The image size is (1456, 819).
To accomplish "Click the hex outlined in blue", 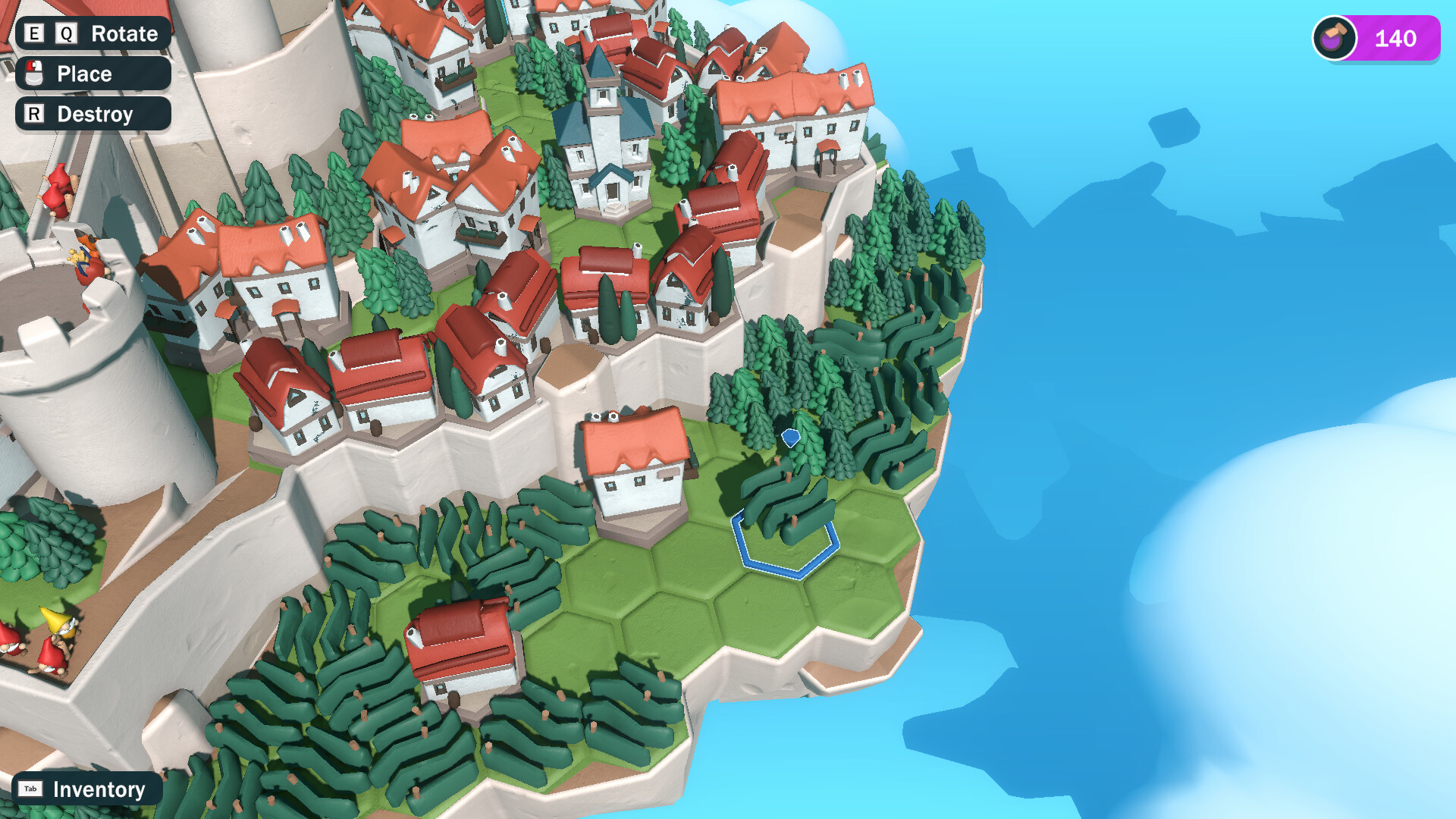I will (x=785, y=542).
